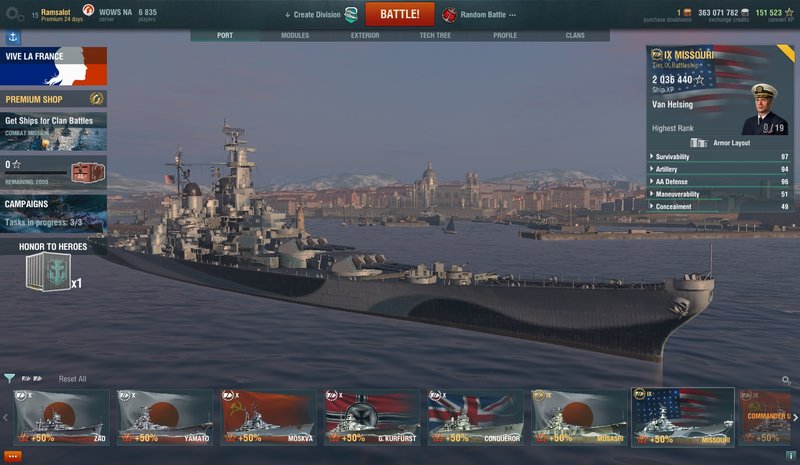Open the Campaigns panel
This screenshot has width=800, height=465.
tap(54, 212)
